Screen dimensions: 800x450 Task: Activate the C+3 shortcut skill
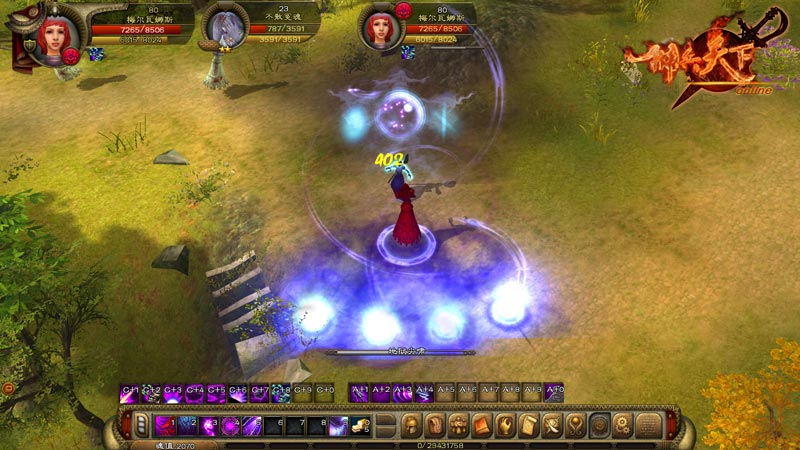coord(173,394)
